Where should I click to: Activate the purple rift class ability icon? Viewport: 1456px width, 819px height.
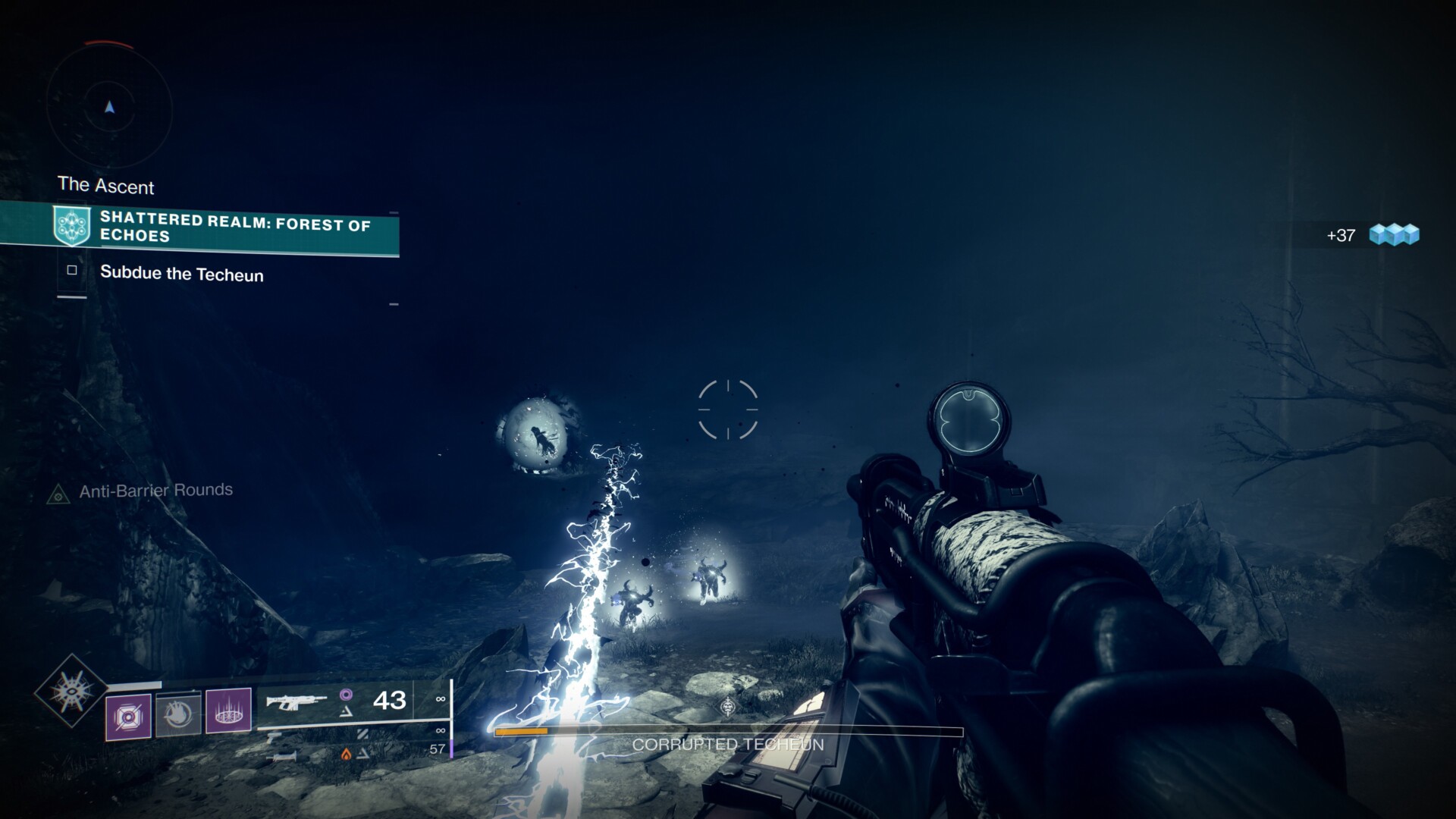click(228, 711)
